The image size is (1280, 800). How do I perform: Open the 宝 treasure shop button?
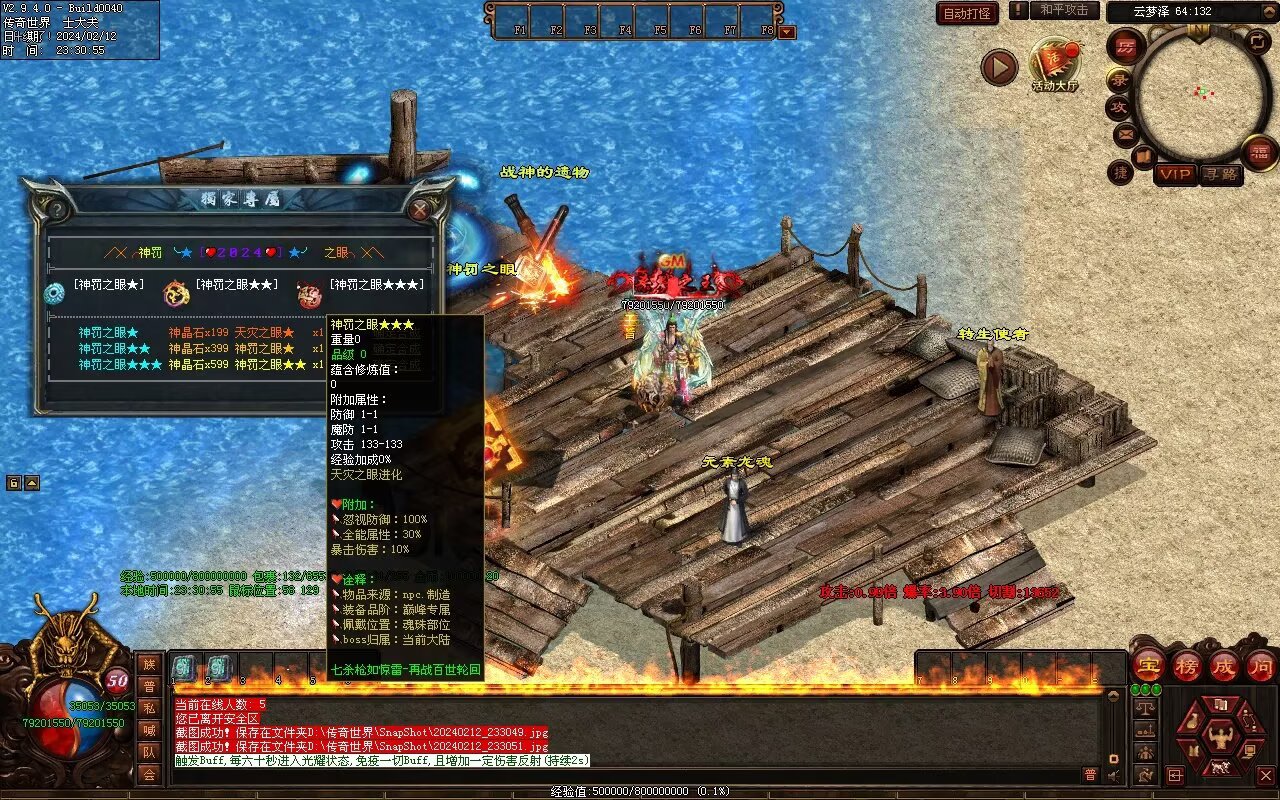tap(1148, 665)
